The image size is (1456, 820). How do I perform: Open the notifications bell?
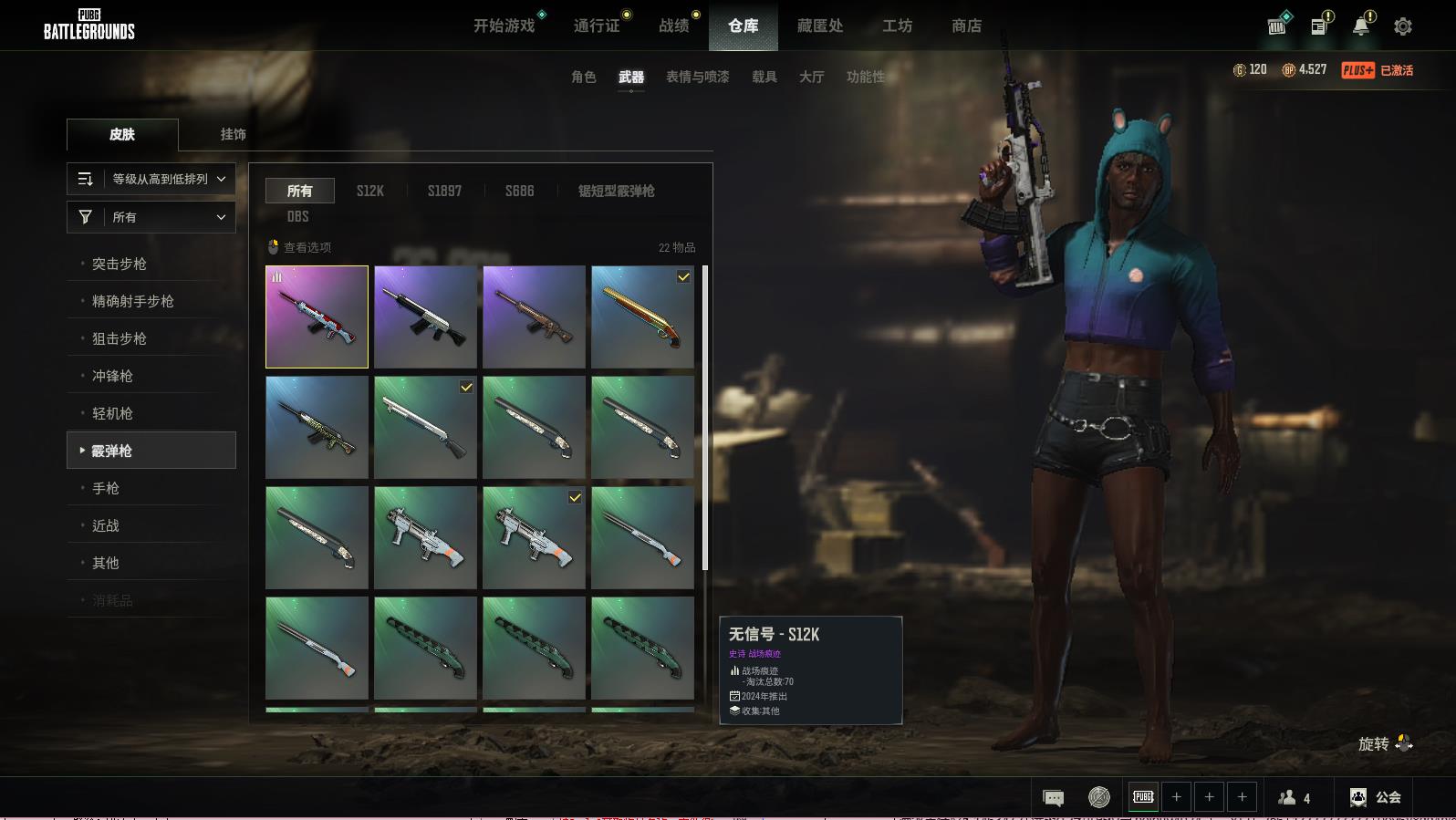point(1360,26)
